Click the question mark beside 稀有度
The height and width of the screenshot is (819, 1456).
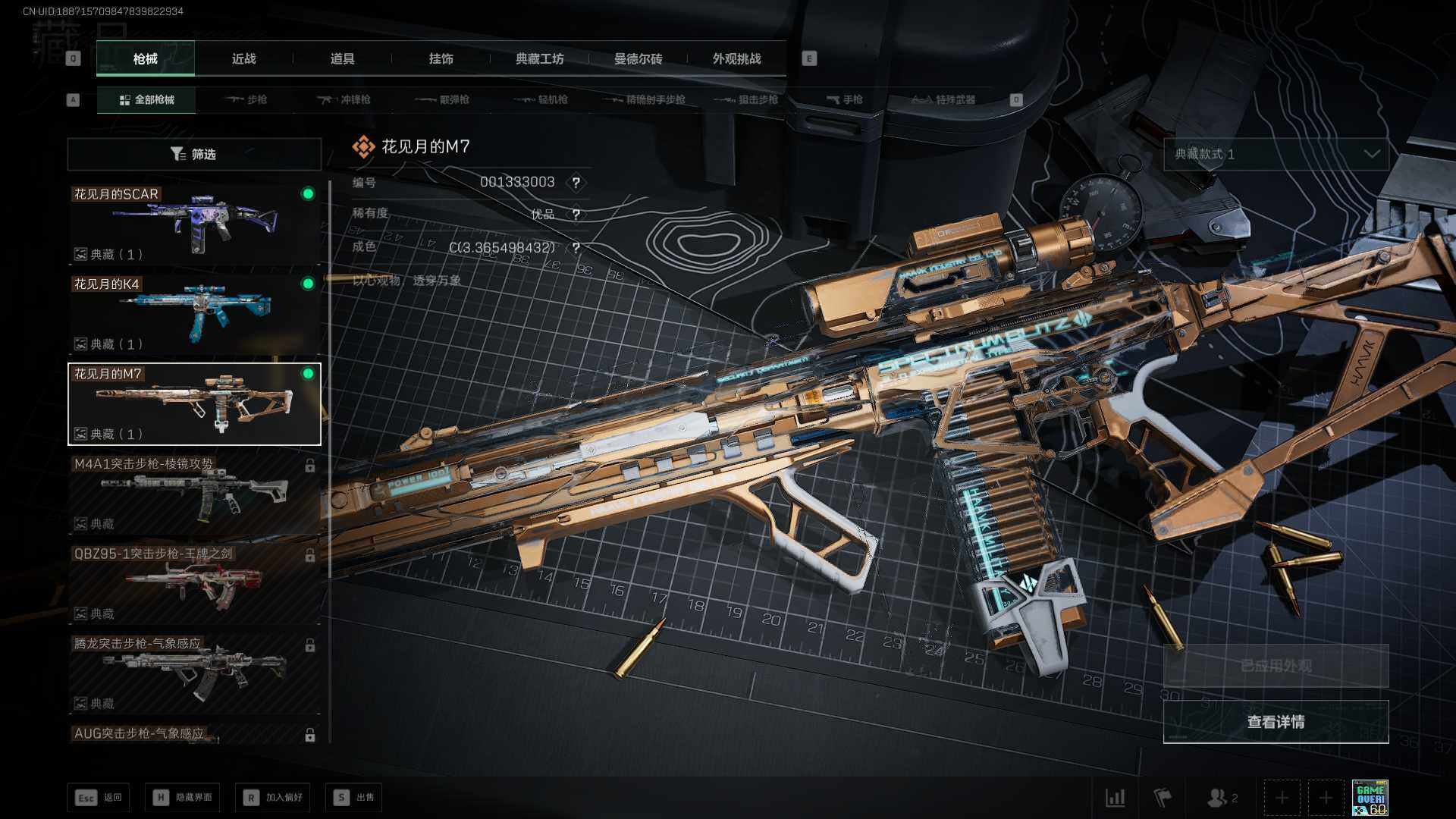(x=576, y=215)
